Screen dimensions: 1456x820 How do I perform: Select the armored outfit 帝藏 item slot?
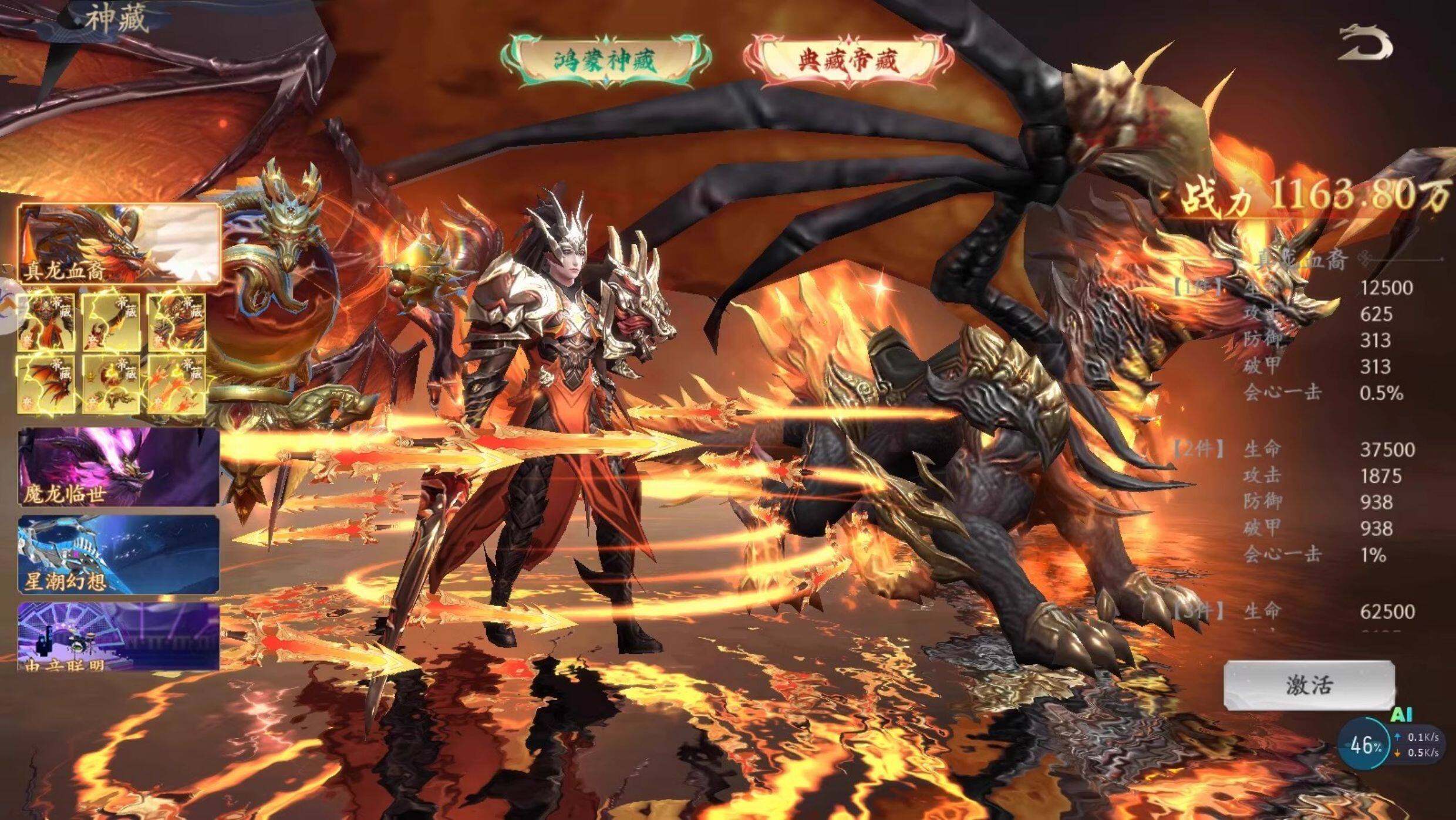[x=46, y=322]
